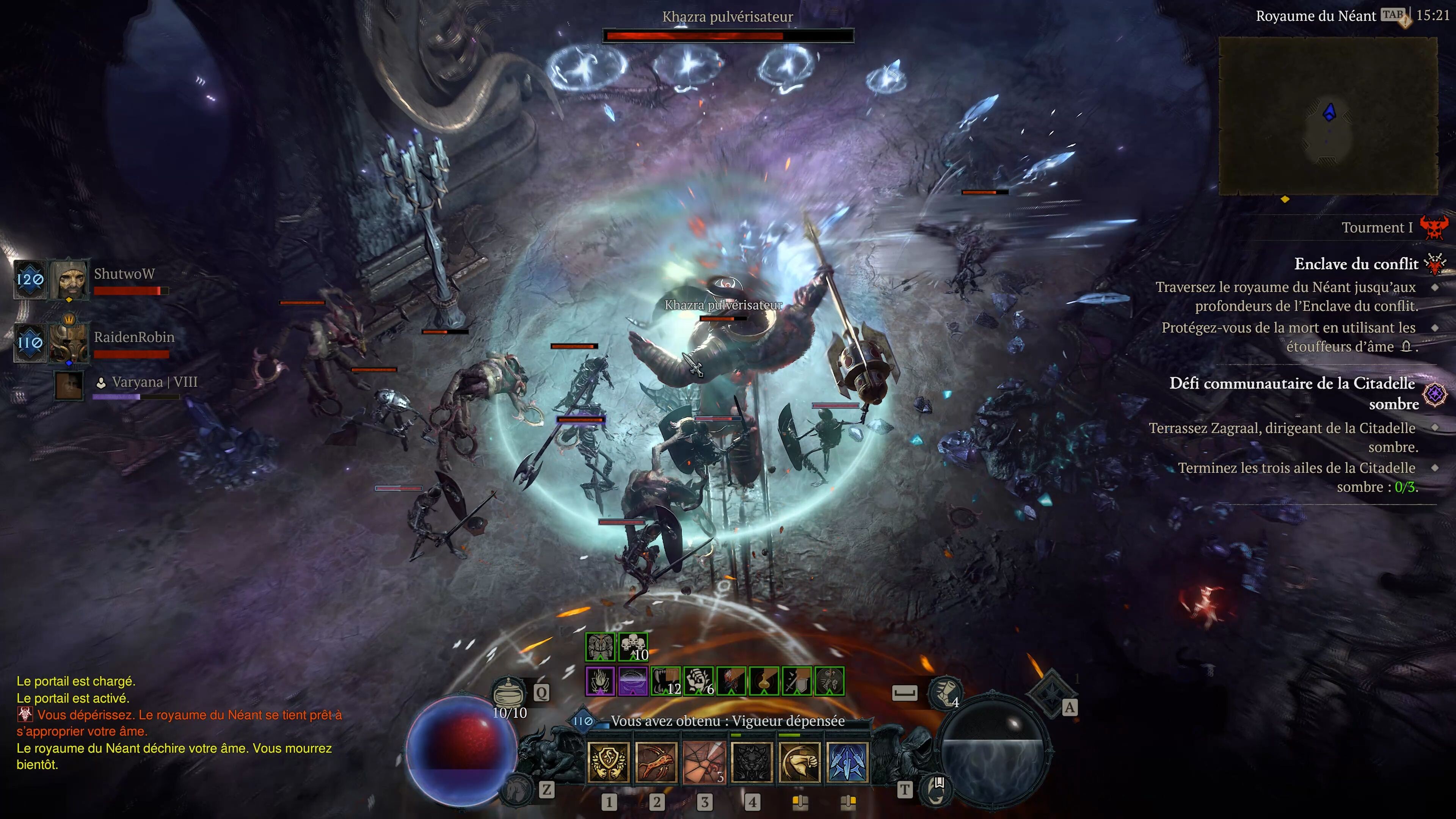Activate the shield crest skill in slot 1
The width and height of the screenshot is (1456, 819).
[x=609, y=763]
